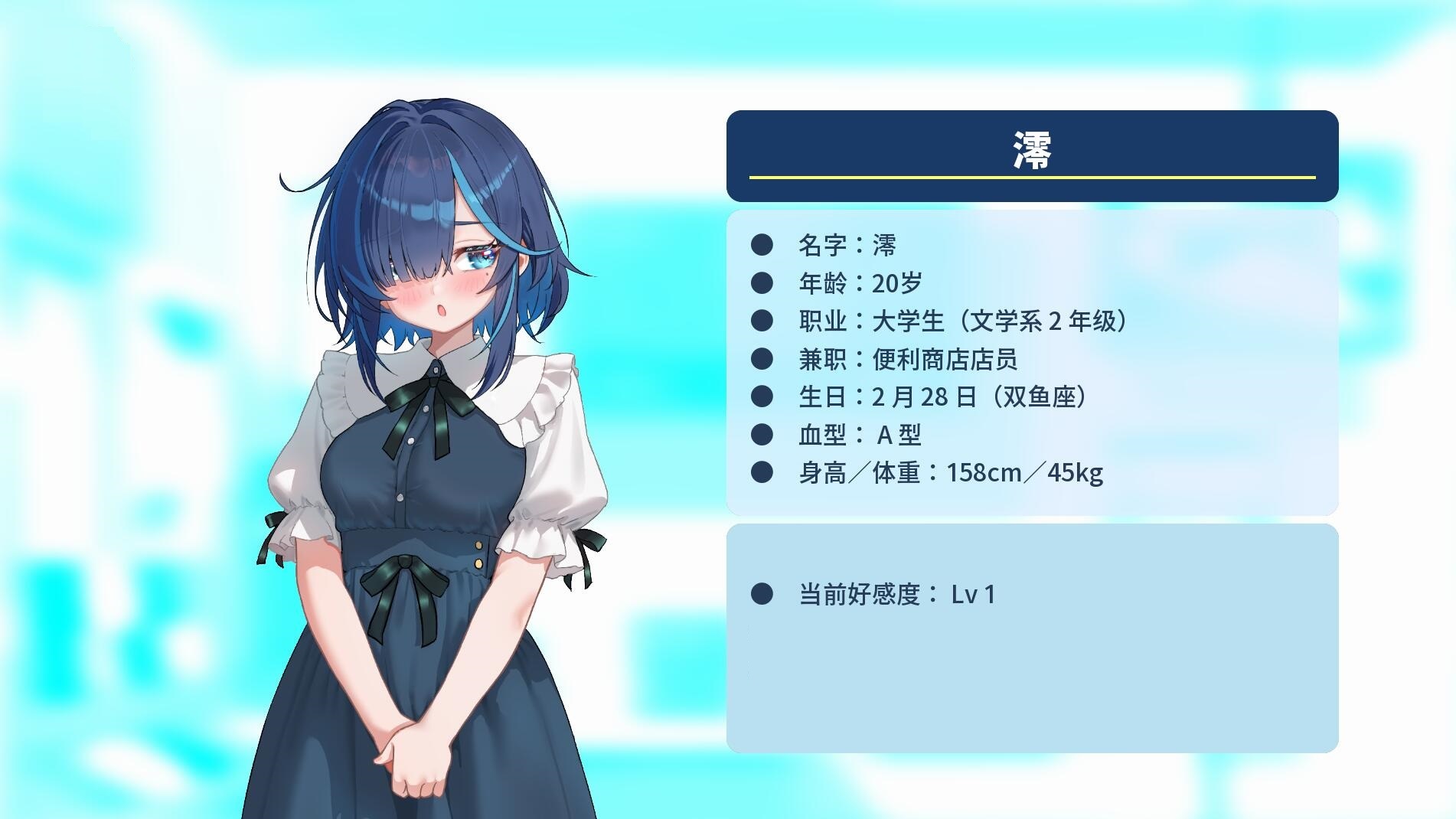Click the bullet icon beside 血型
The height and width of the screenshot is (819, 1456).
(762, 435)
